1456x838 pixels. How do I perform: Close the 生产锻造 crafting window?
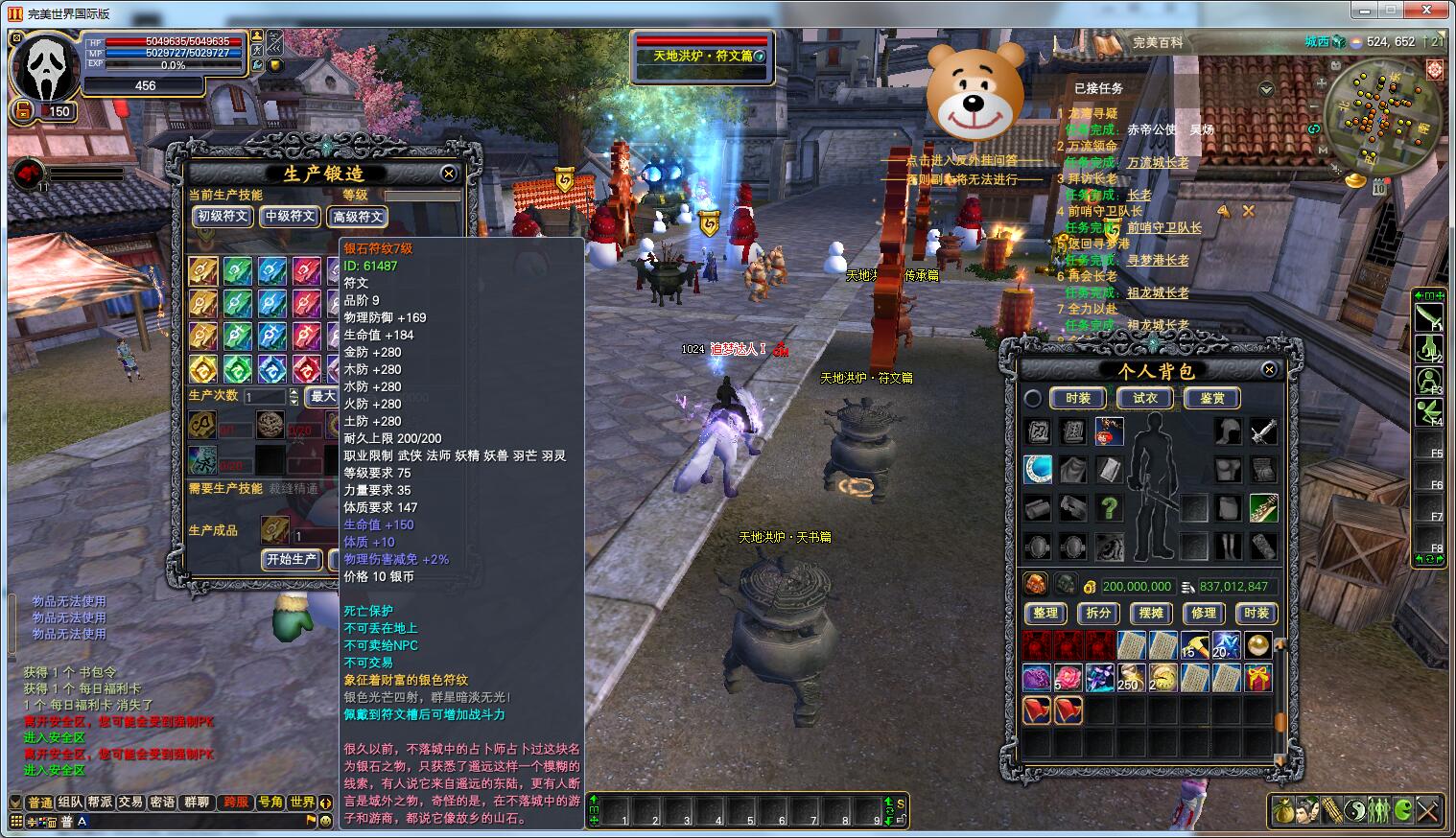click(448, 174)
